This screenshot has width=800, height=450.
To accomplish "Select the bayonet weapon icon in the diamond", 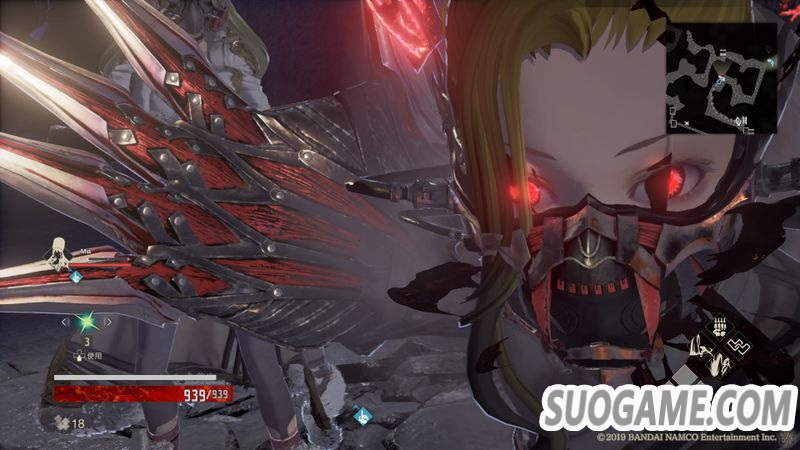I will [x=700, y=348].
